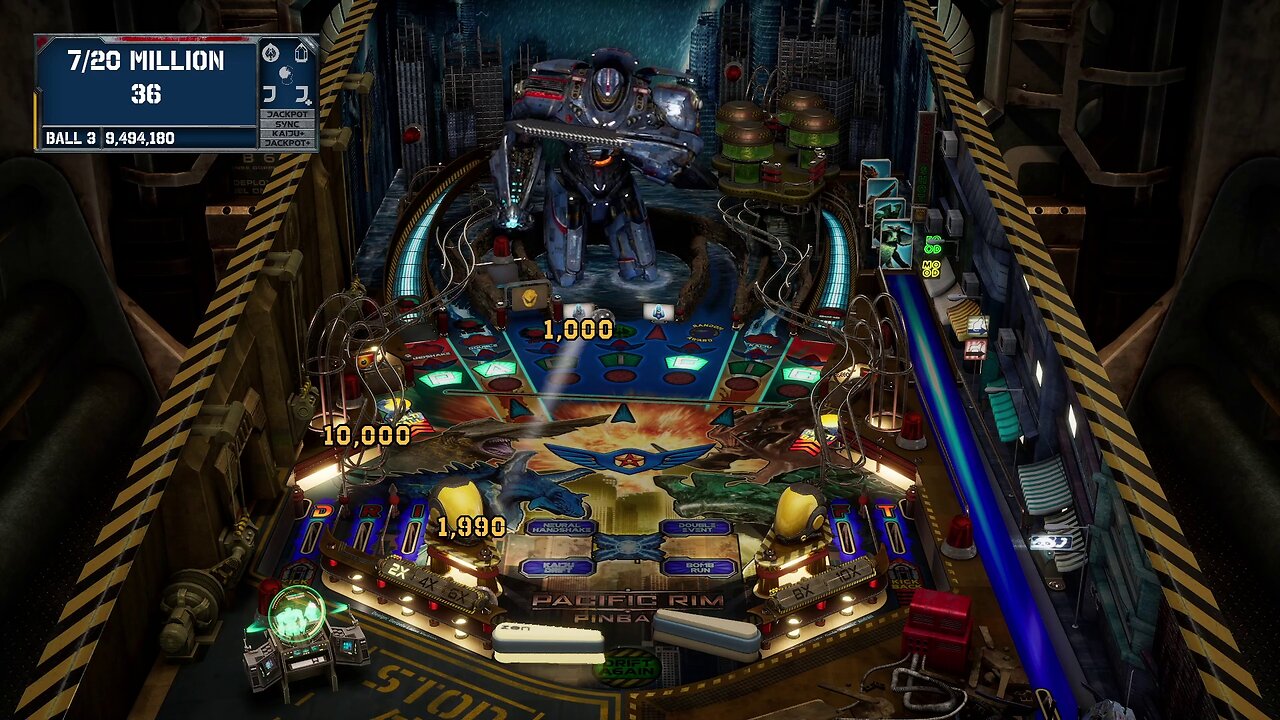Expand the JACKPOT+ row in the HUD
This screenshot has width=1280, height=720.
(288, 141)
